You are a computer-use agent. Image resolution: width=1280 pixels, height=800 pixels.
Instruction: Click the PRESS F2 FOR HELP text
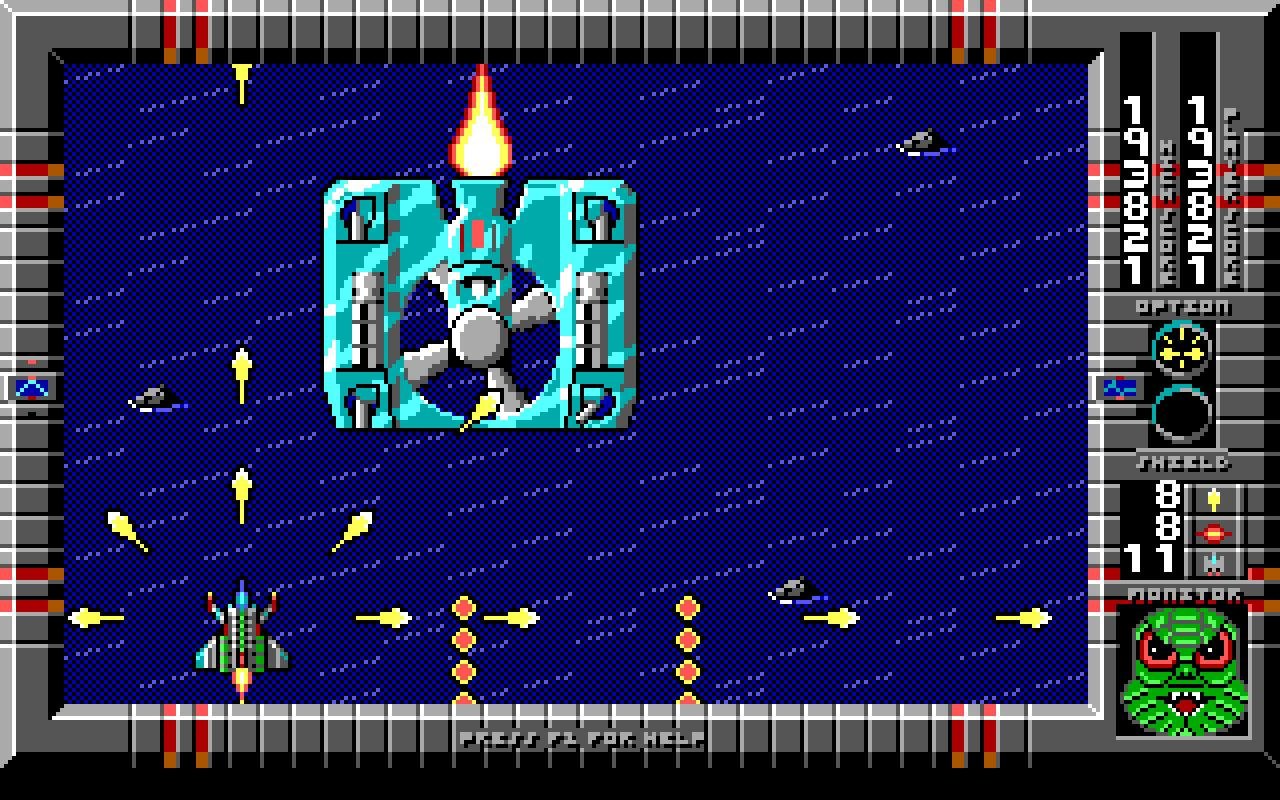[582, 741]
